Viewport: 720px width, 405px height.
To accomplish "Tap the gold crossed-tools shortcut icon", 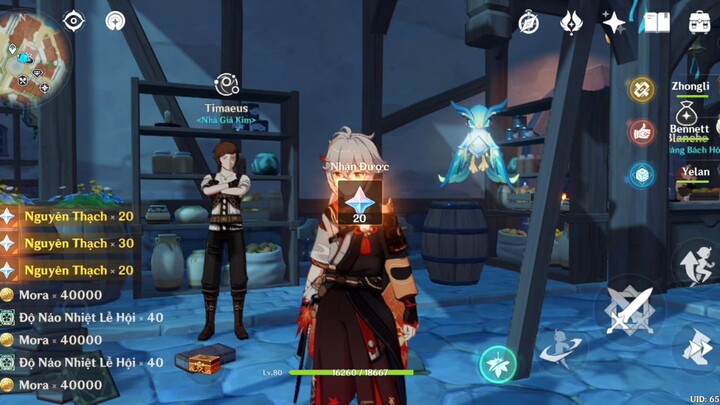I will pos(642,89).
